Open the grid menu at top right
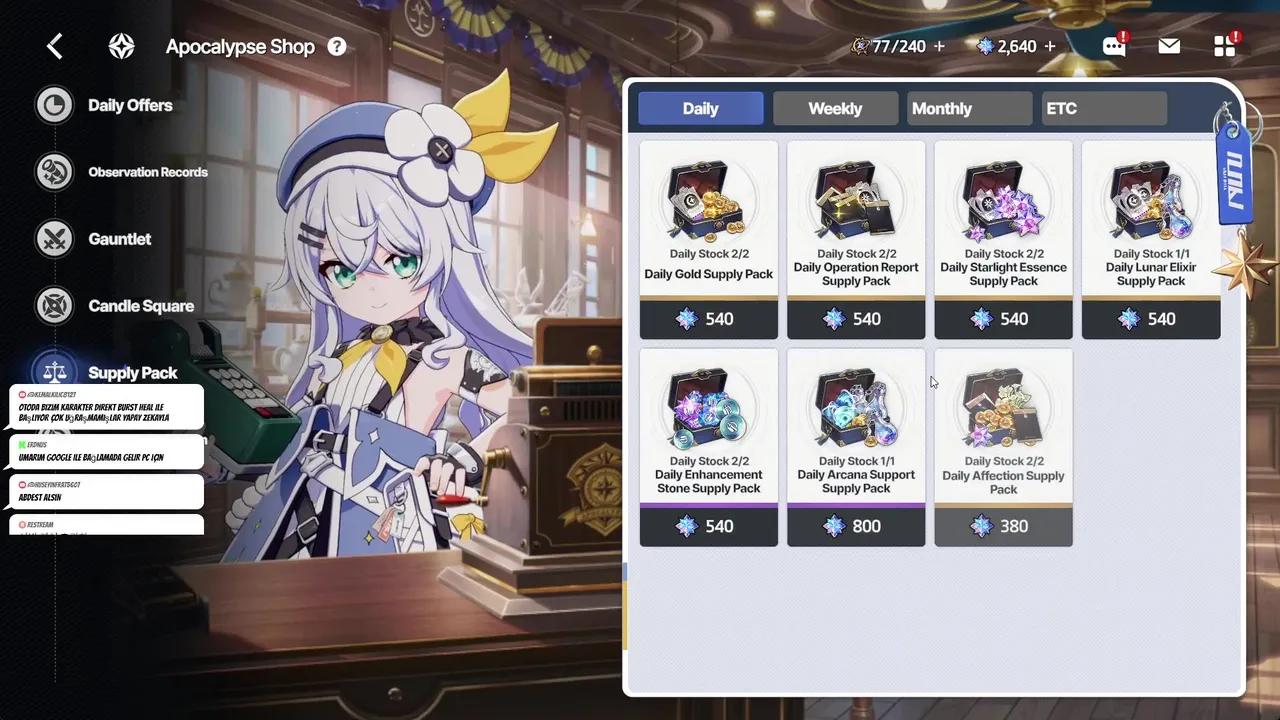This screenshot has height=720, width=1280. 1224,45
